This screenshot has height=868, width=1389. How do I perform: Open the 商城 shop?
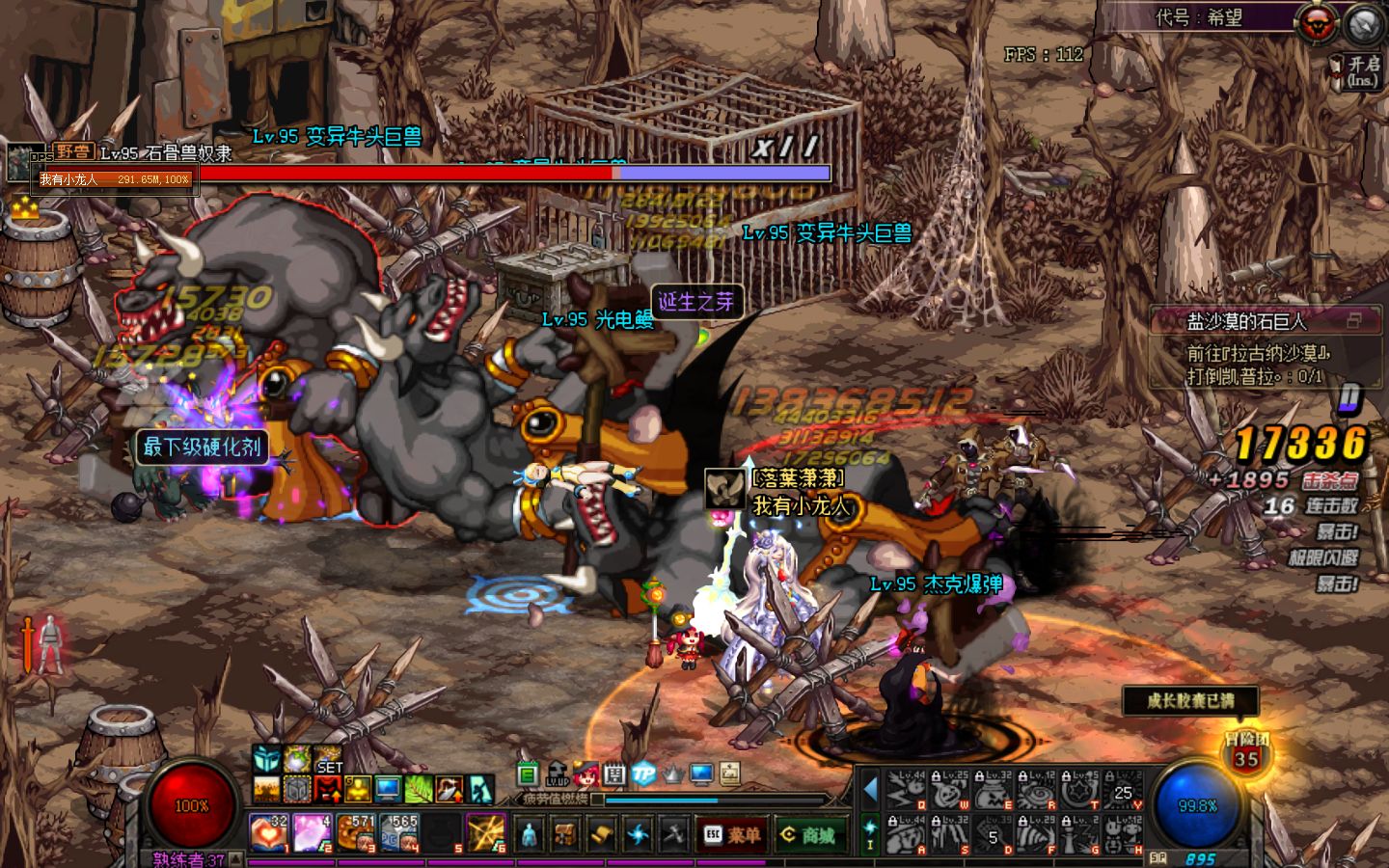pyautogui.click(x=809, y=834)
